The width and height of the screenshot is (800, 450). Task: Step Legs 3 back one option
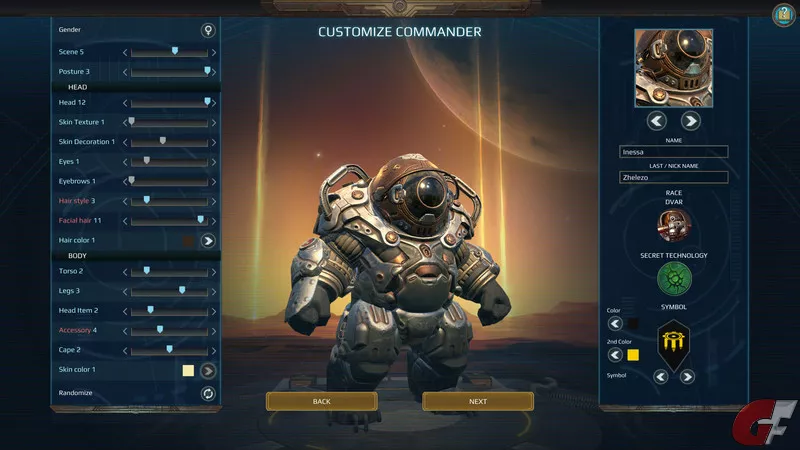pyautogui.click(x=125, y=291)
